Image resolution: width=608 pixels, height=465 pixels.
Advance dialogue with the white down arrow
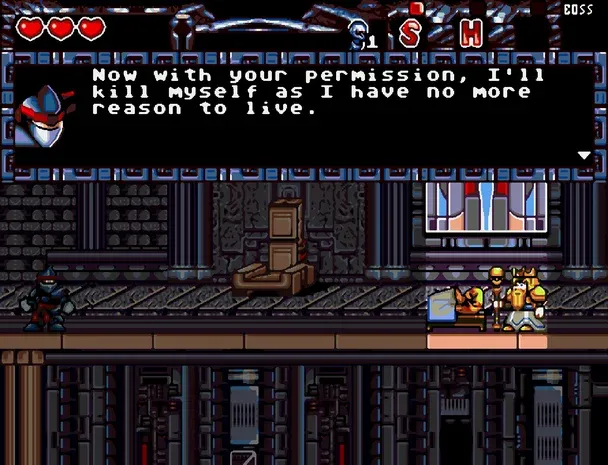(x=583, y=155)
